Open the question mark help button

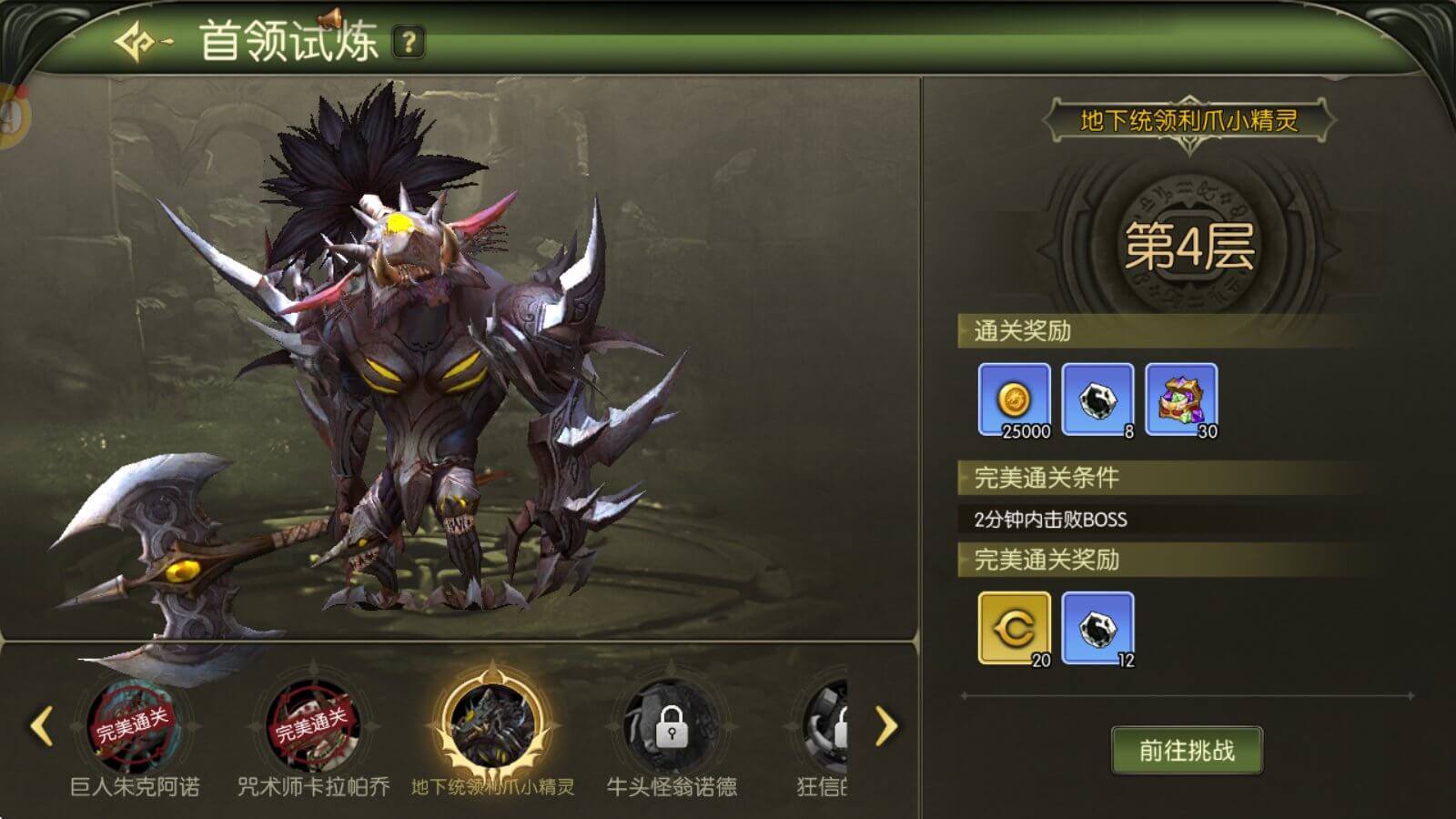point(409,42)
